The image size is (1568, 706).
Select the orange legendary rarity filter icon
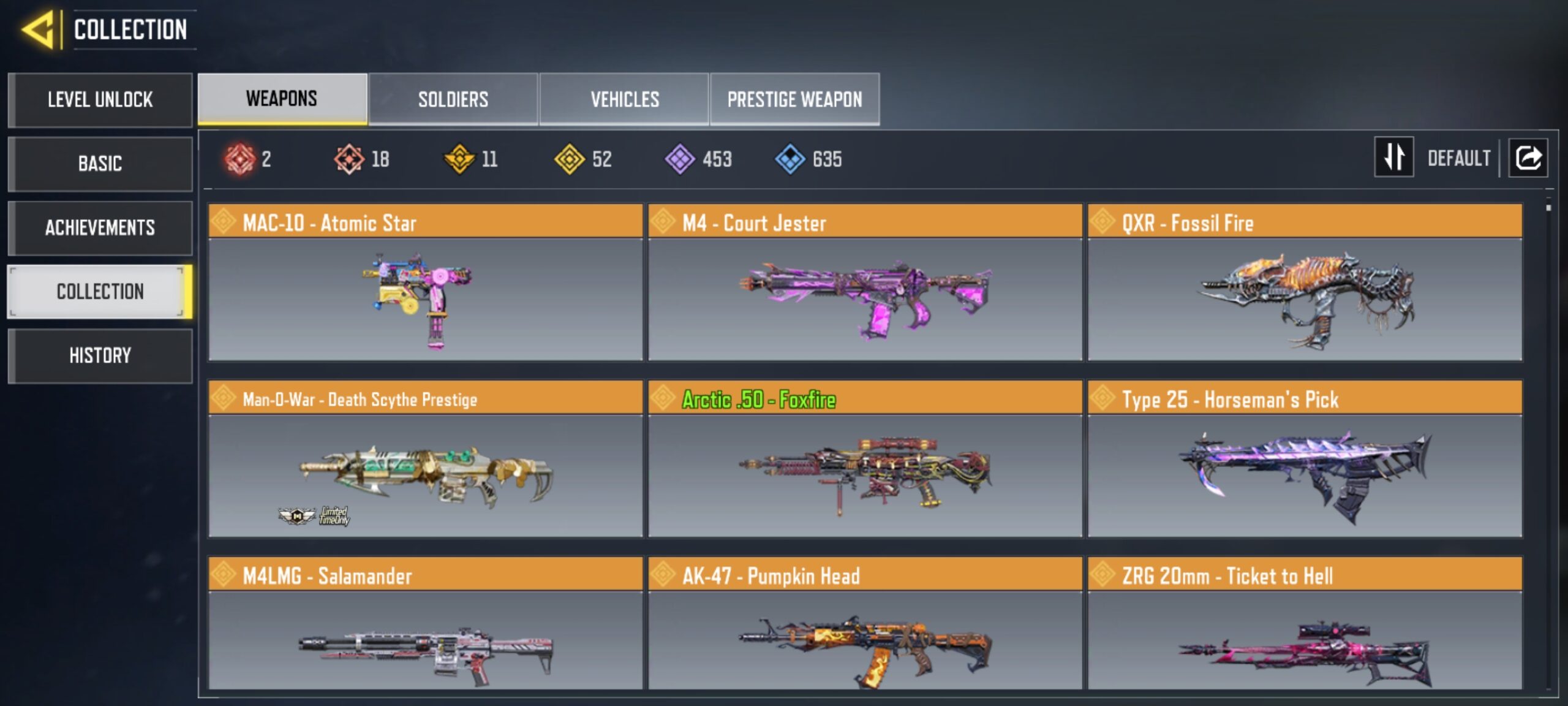(350, 159)
